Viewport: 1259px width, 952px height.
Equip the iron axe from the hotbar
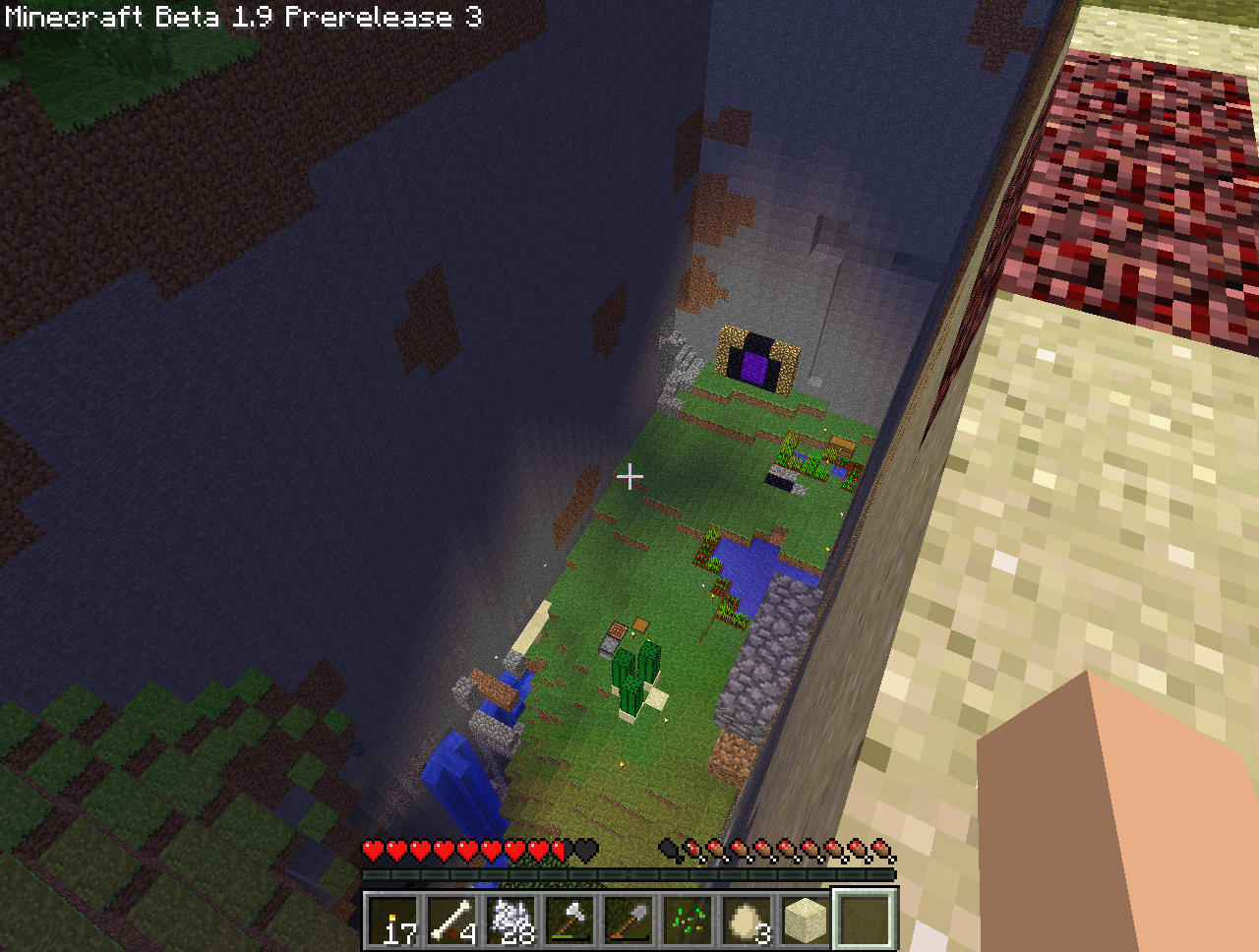click(570, 921)
